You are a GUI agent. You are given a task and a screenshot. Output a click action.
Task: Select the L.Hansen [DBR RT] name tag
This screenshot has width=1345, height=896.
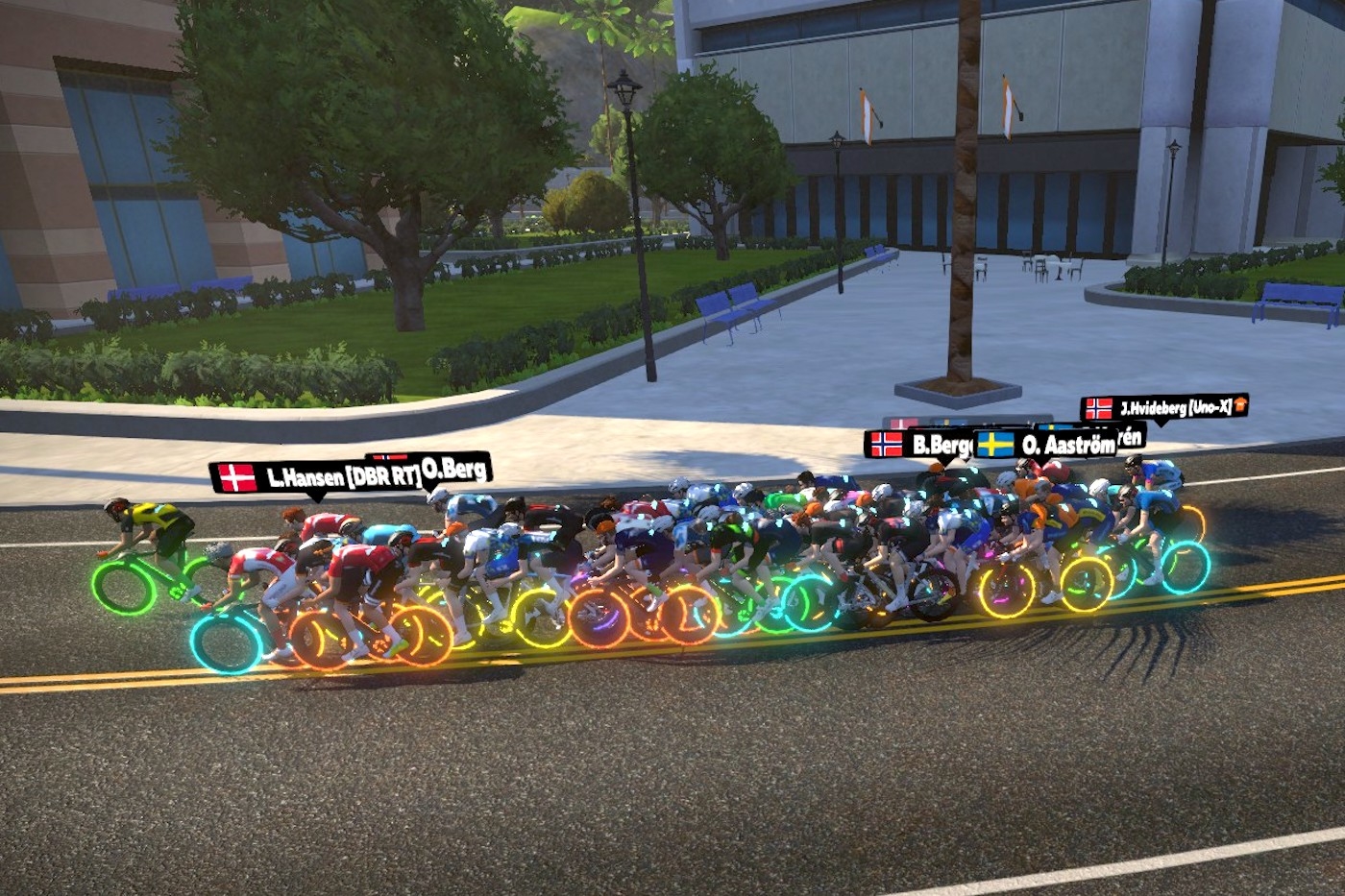tap(315, 477)
